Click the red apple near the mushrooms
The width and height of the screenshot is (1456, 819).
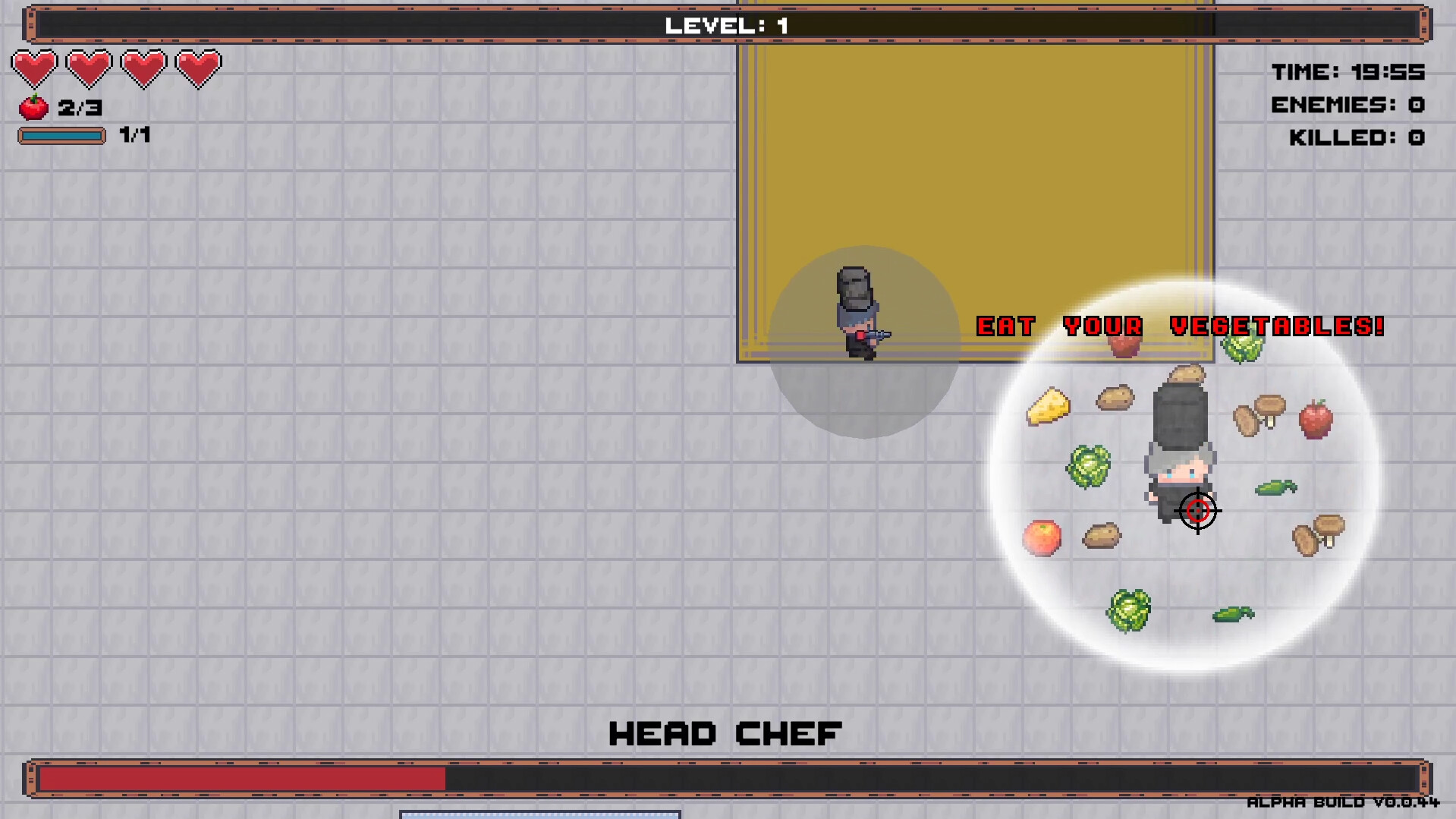click(1316, 420)
